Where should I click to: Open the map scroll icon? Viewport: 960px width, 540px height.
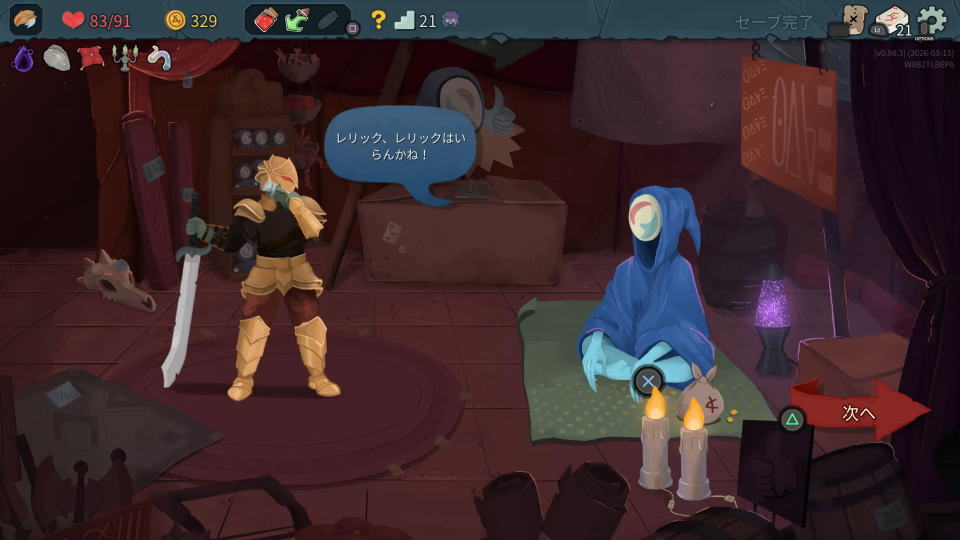coord(853,20)
